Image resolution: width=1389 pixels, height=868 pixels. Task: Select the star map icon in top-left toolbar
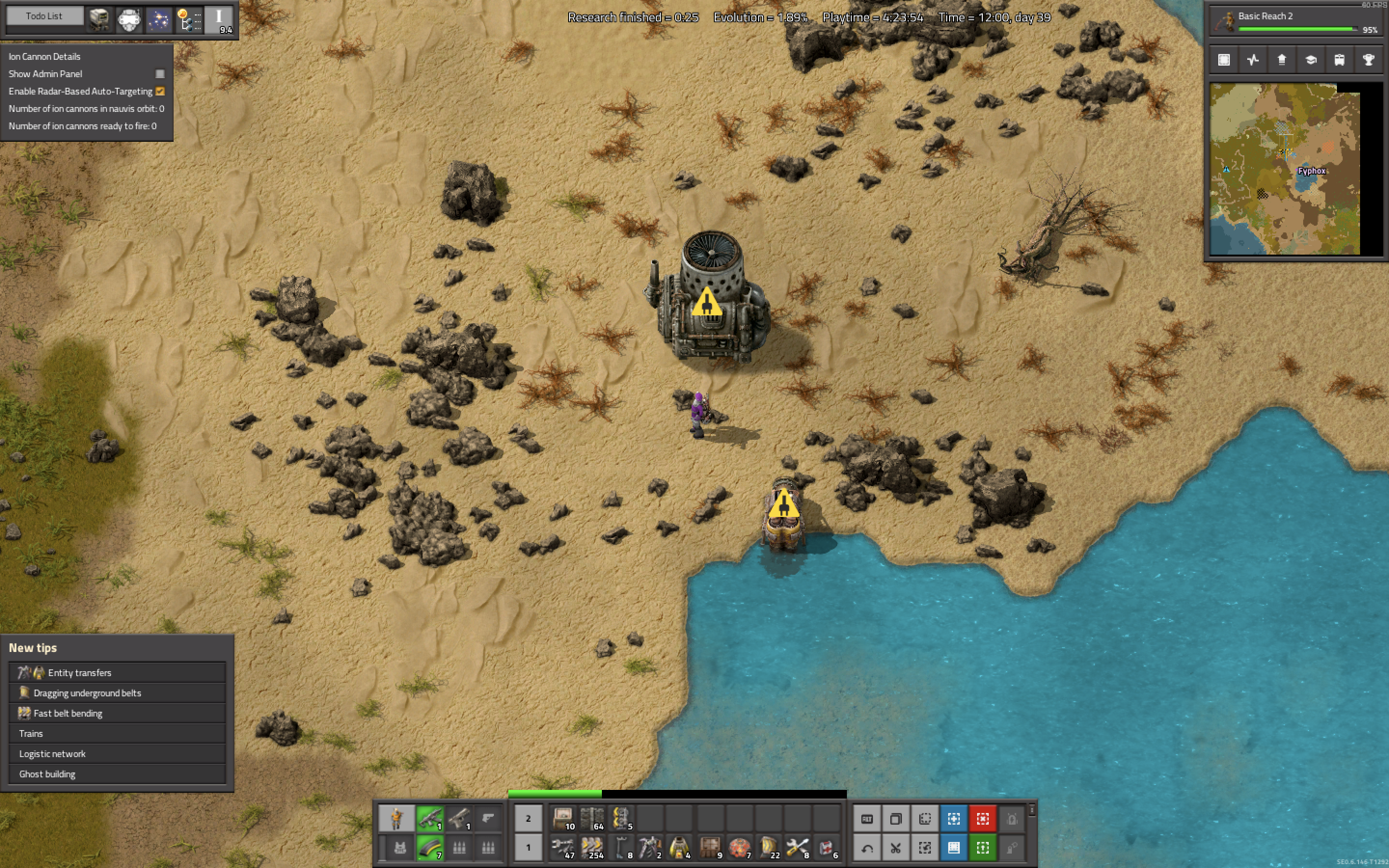[159, 19]
